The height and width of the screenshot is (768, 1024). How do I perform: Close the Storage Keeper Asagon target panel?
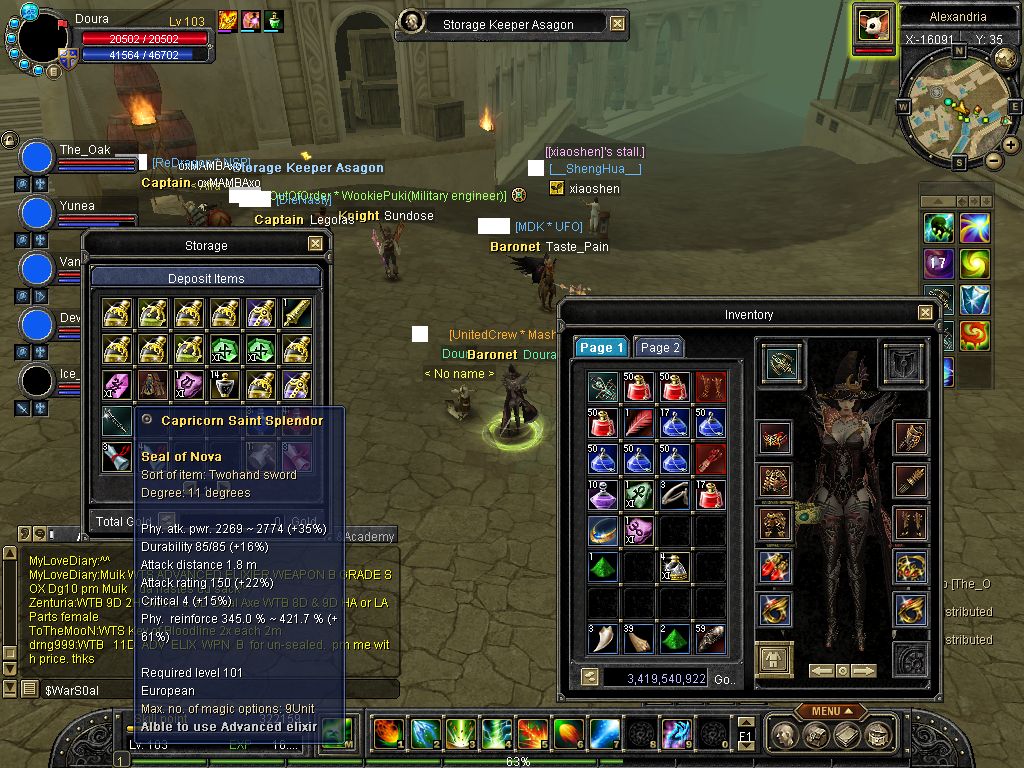point(617,24)
